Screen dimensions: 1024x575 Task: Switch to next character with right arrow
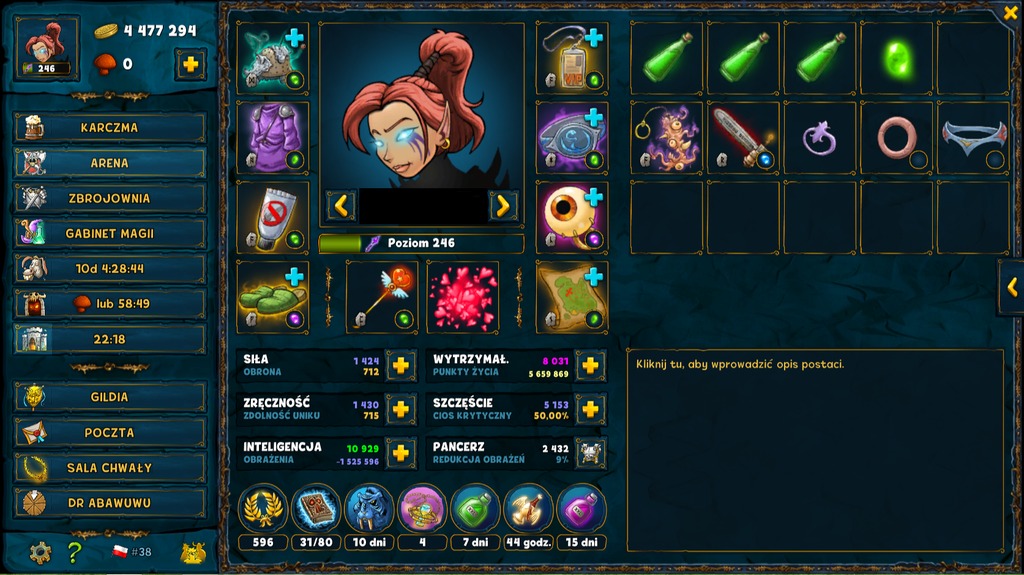click(502, 206)
